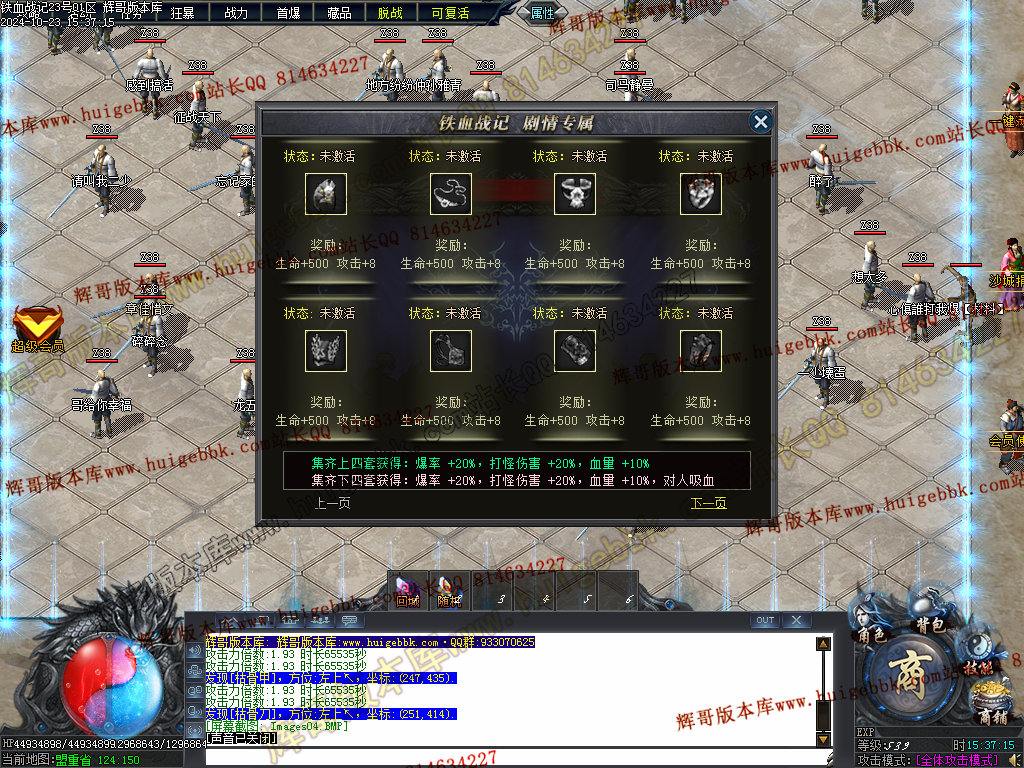Use the 回城 hotbar item
Viewport: 1024px width, 768px height.
(407, 590)
